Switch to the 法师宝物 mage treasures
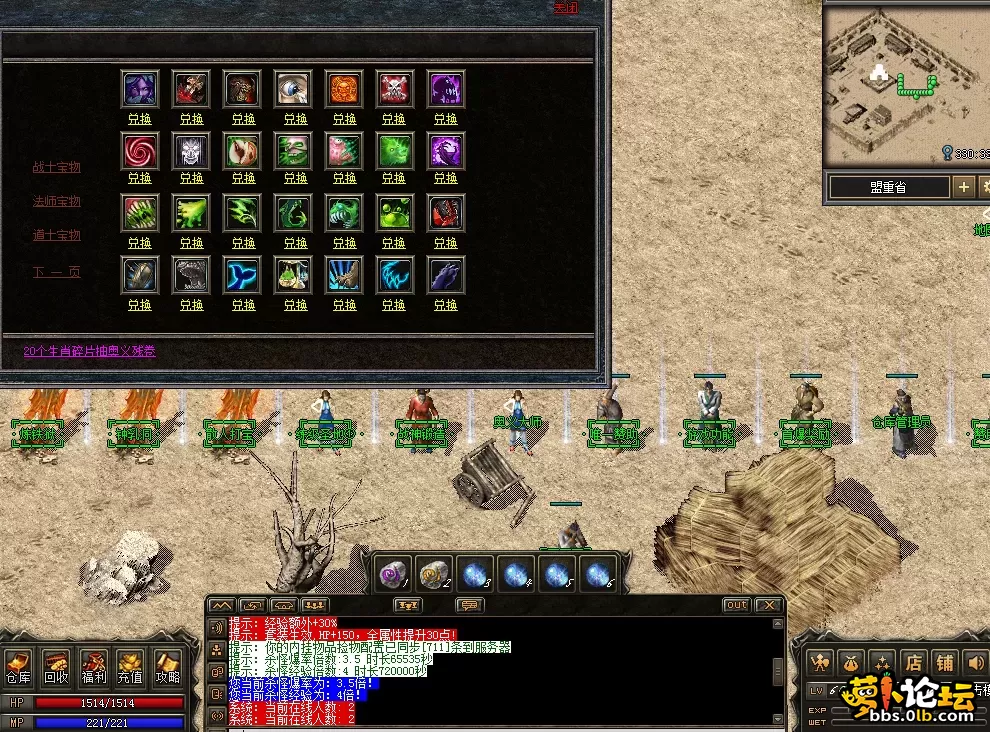The width and height of the screenshot is (990, 732). click(x=56, y=202)
